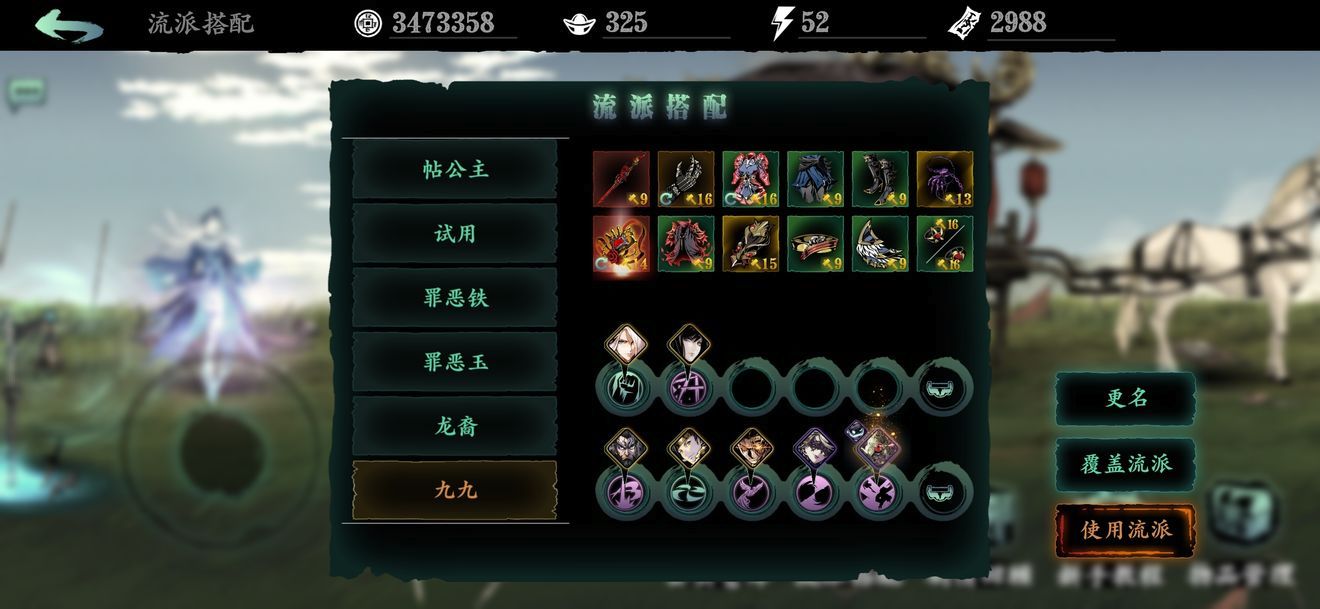This screenshot has width=1320, height=609.
Task: Inspect the purple spider item slot
Action: coord(945,179)
